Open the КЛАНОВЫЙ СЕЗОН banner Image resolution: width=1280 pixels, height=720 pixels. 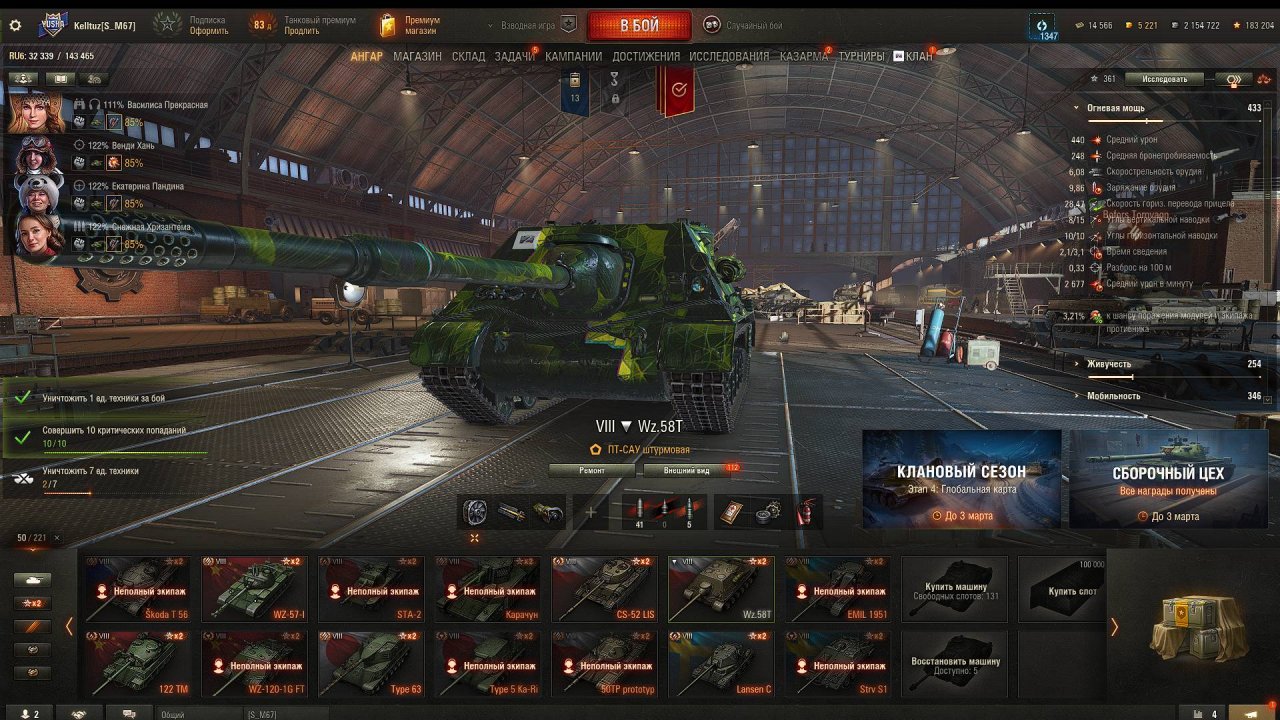[x=961, y=479]
